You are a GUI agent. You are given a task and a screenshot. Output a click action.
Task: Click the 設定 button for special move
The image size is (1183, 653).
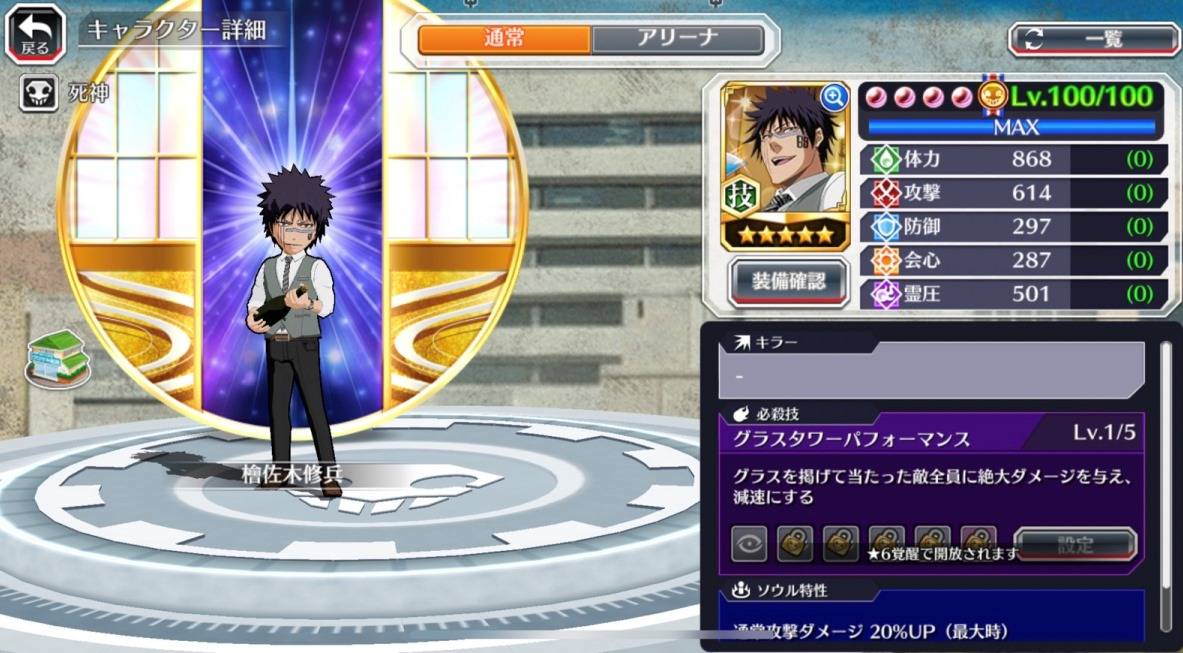(1075, 545)
